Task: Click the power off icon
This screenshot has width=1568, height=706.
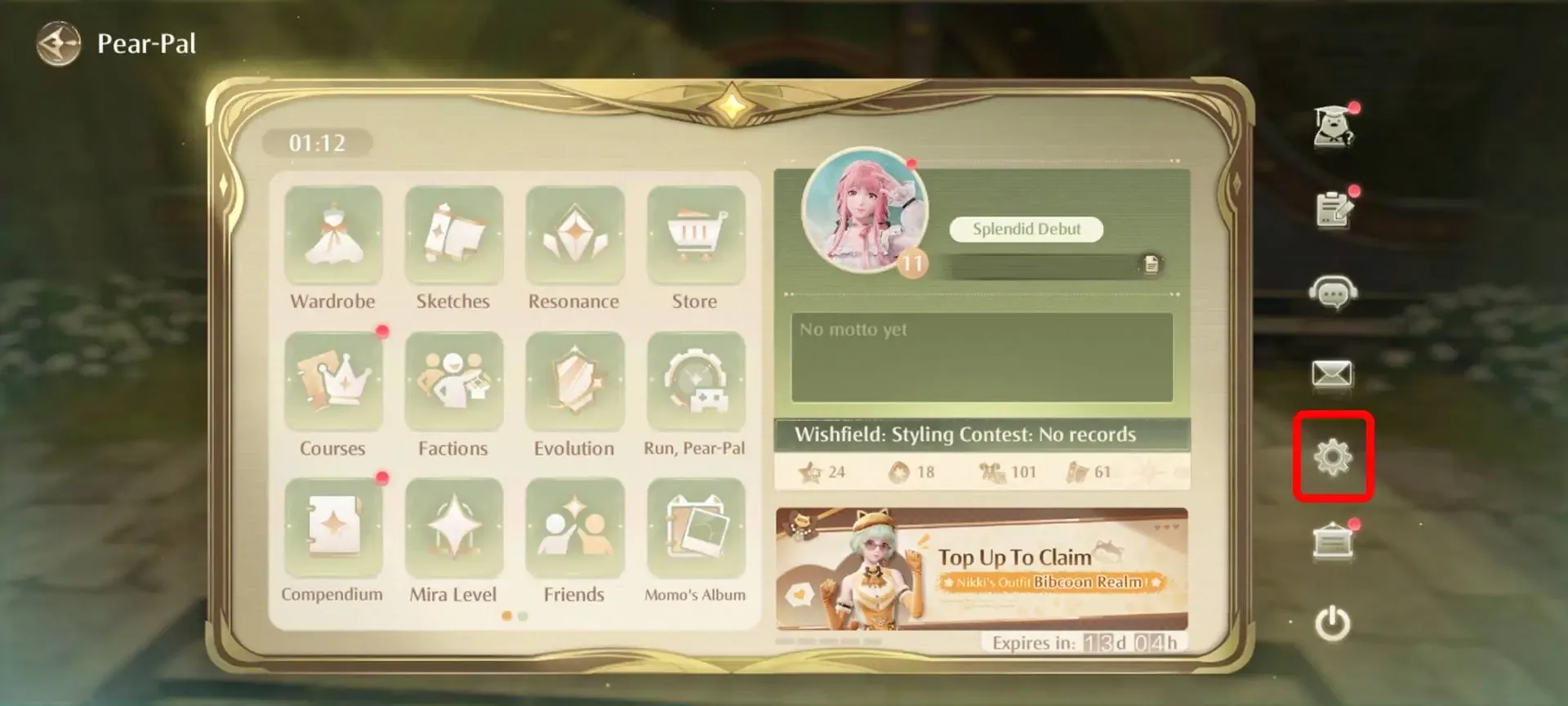Action: tap(1334, 621)
